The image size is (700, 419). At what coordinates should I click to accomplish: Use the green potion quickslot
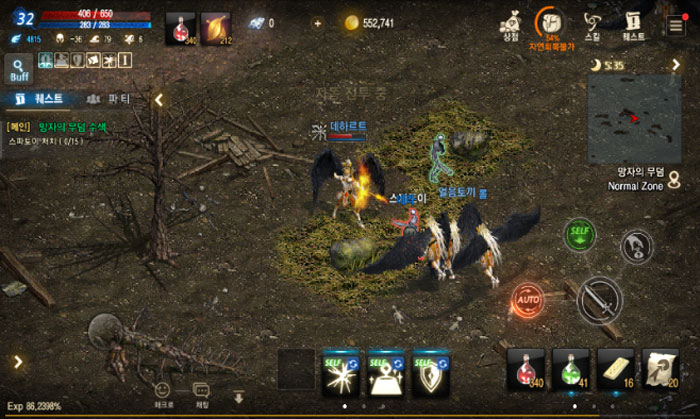tap(571, 368)
